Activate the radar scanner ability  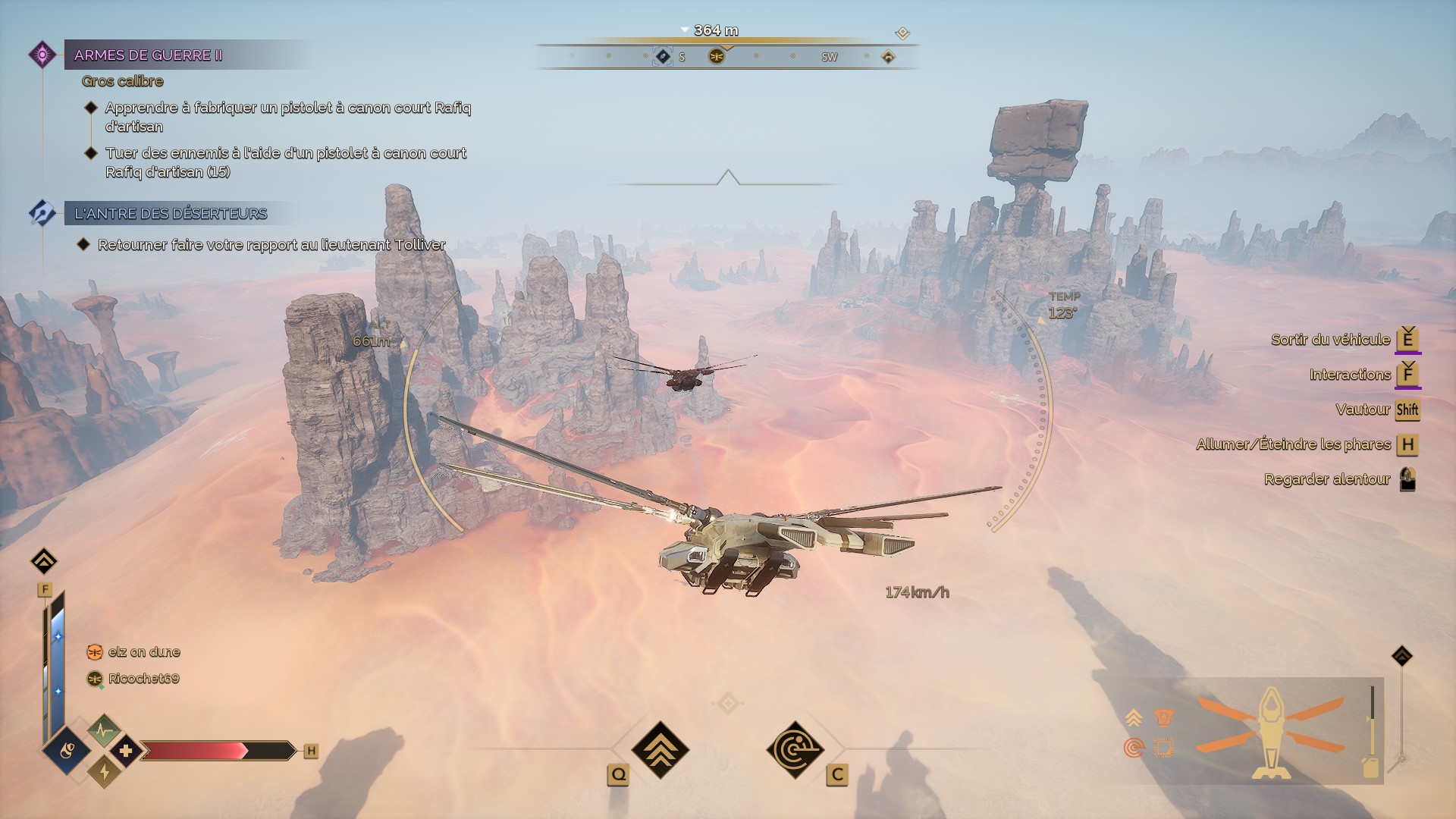(x=795, y=749)
